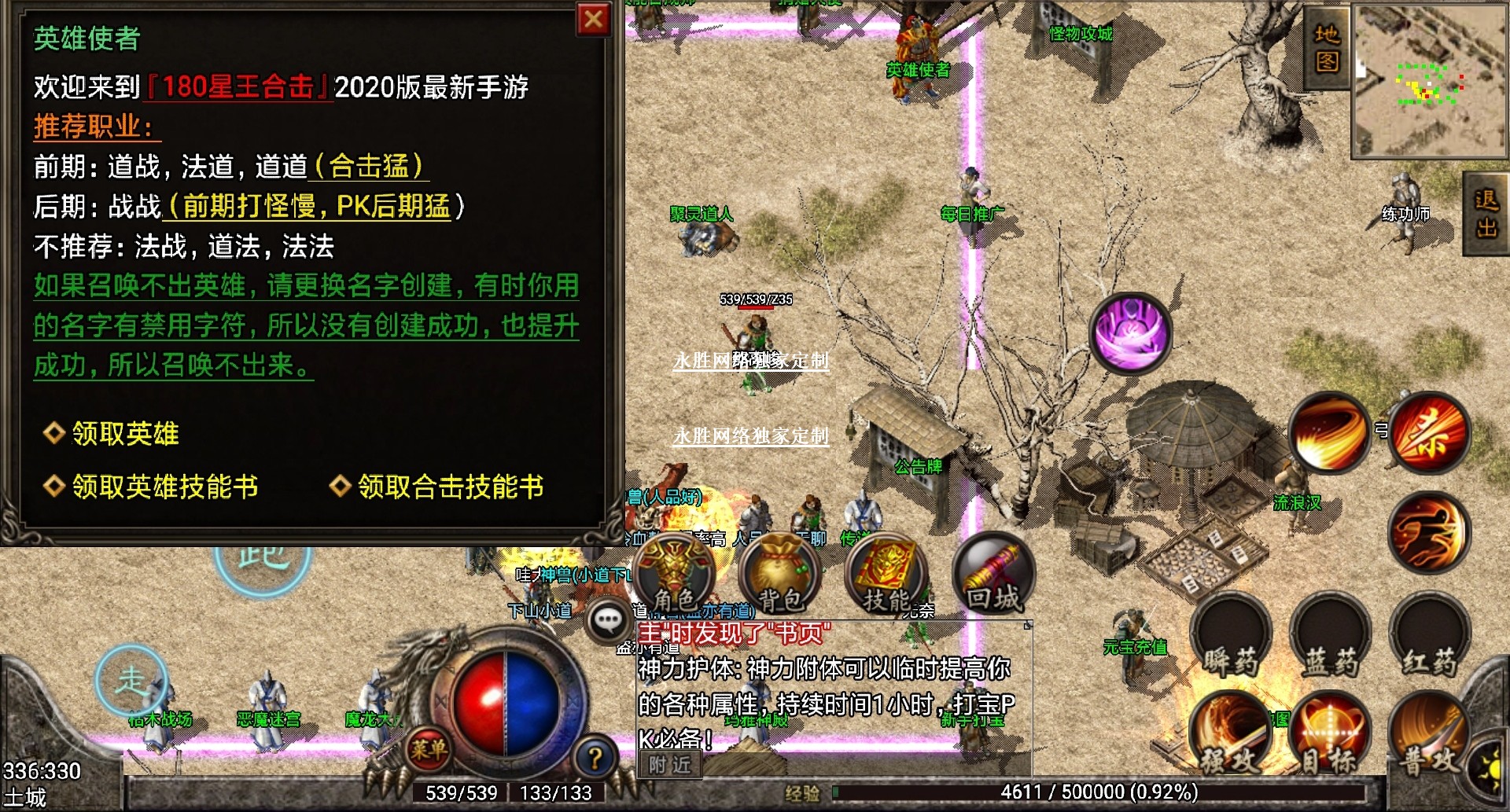Image resolution: width=1510 pixels, height=812 pixels.
Task: Open the 地图 map button
Action: click(1327, 47)
